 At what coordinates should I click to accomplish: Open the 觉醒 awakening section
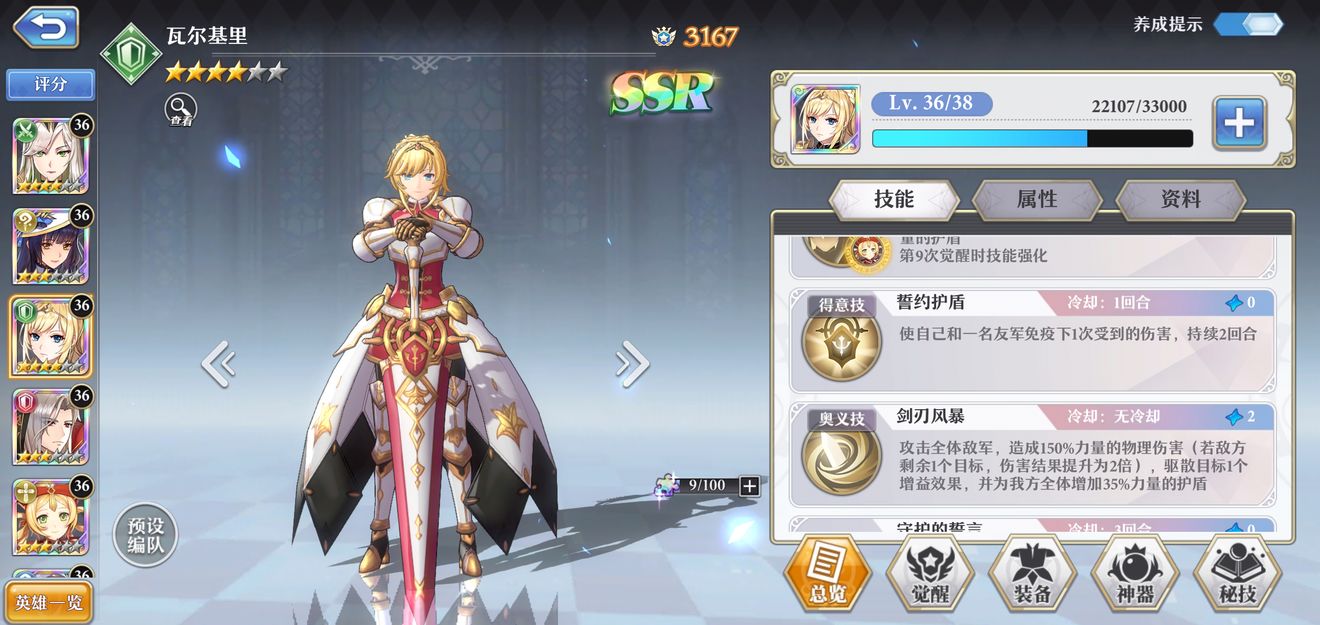(930, 575)
